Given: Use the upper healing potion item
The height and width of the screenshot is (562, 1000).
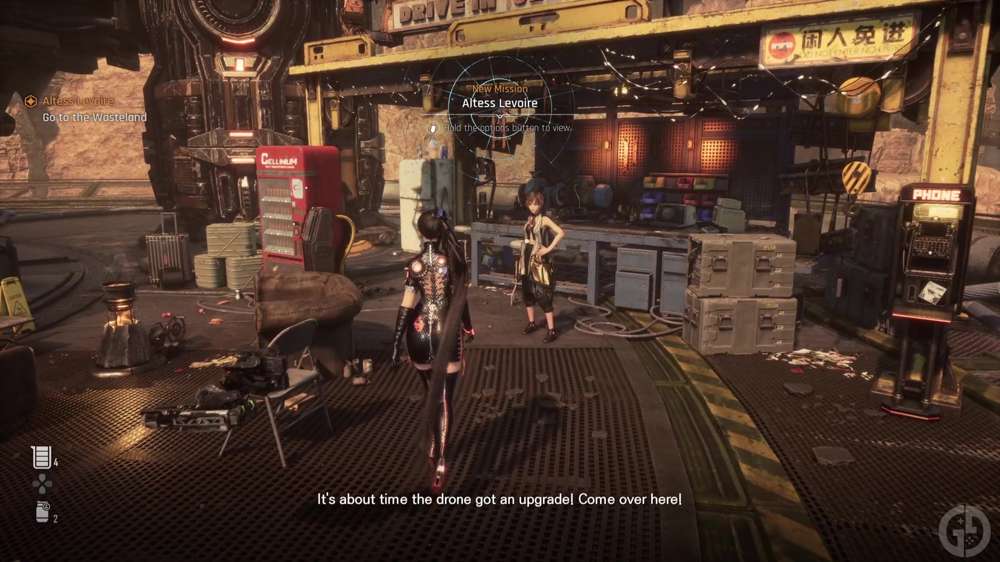Looking at the screenshot, I should (40, 457).
